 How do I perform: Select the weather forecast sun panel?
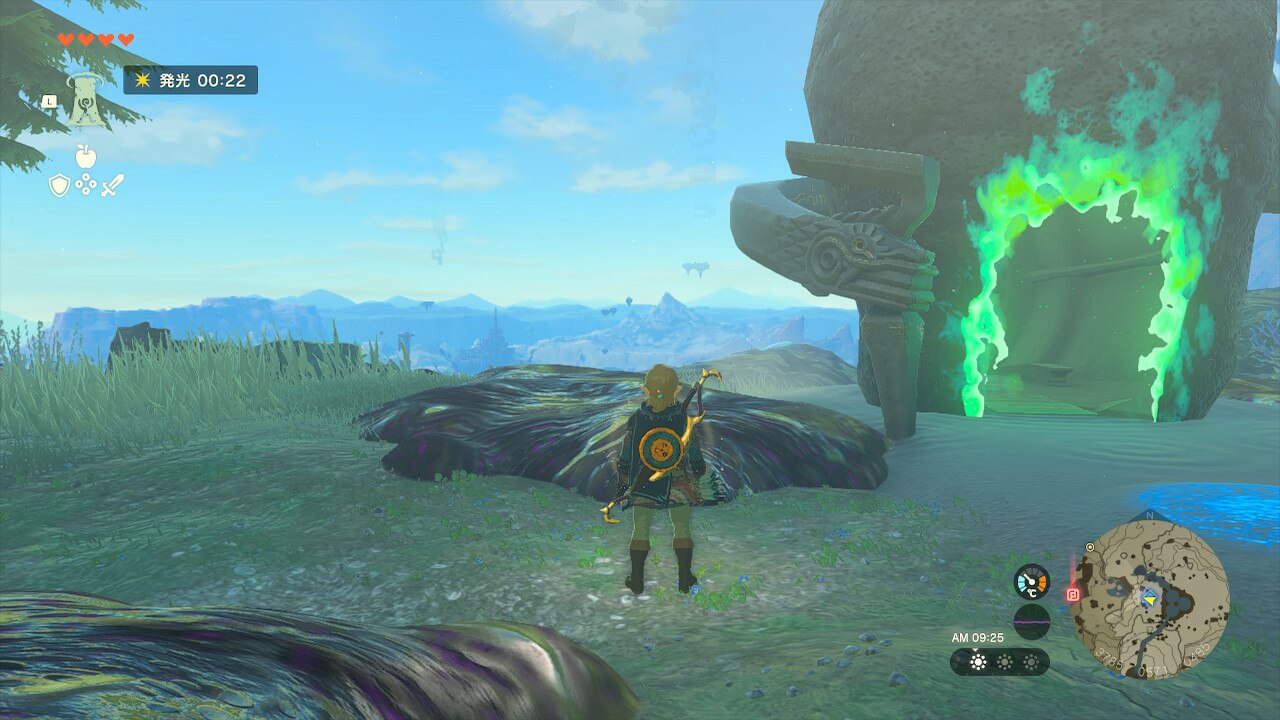coord(1000,662)
